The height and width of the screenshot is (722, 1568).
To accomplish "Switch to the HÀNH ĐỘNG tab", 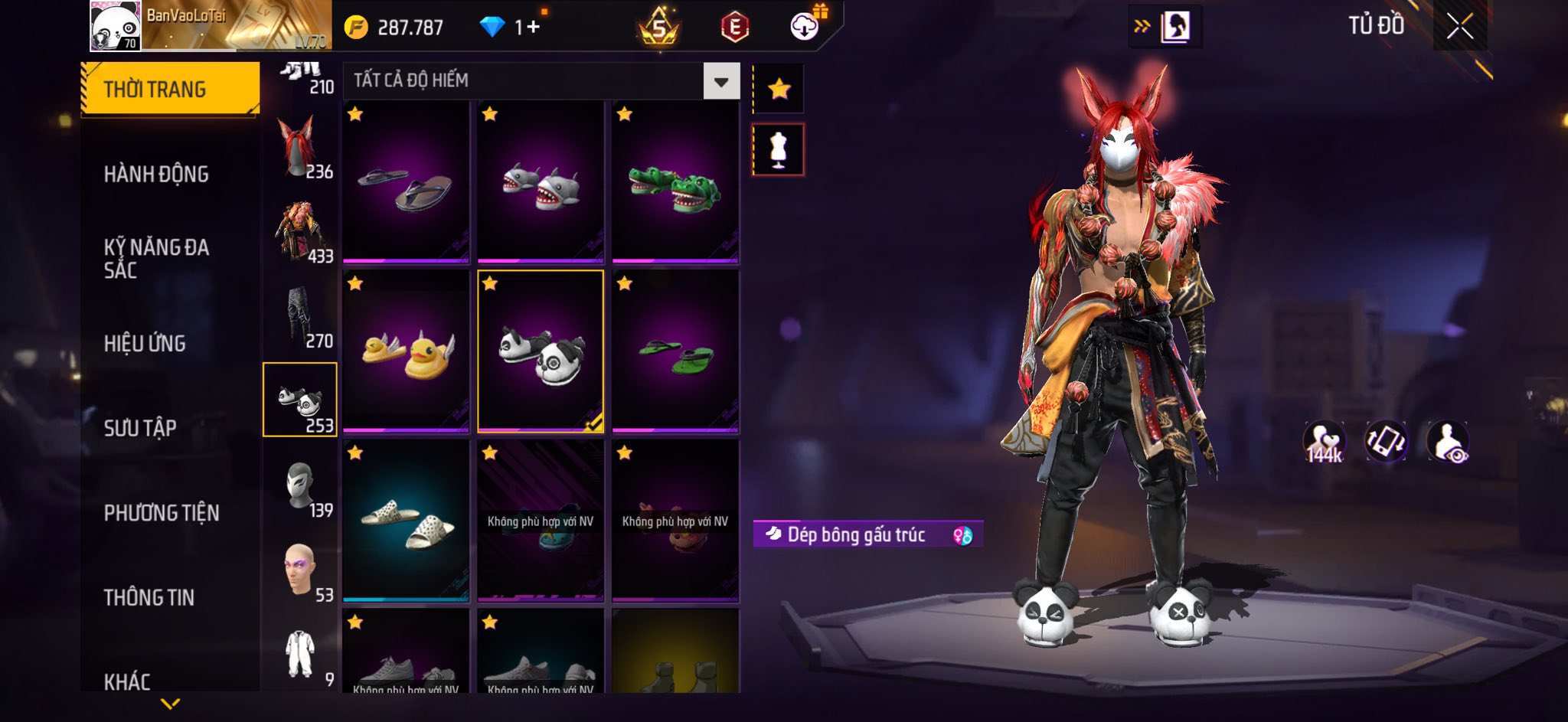I will click(156, 175).
